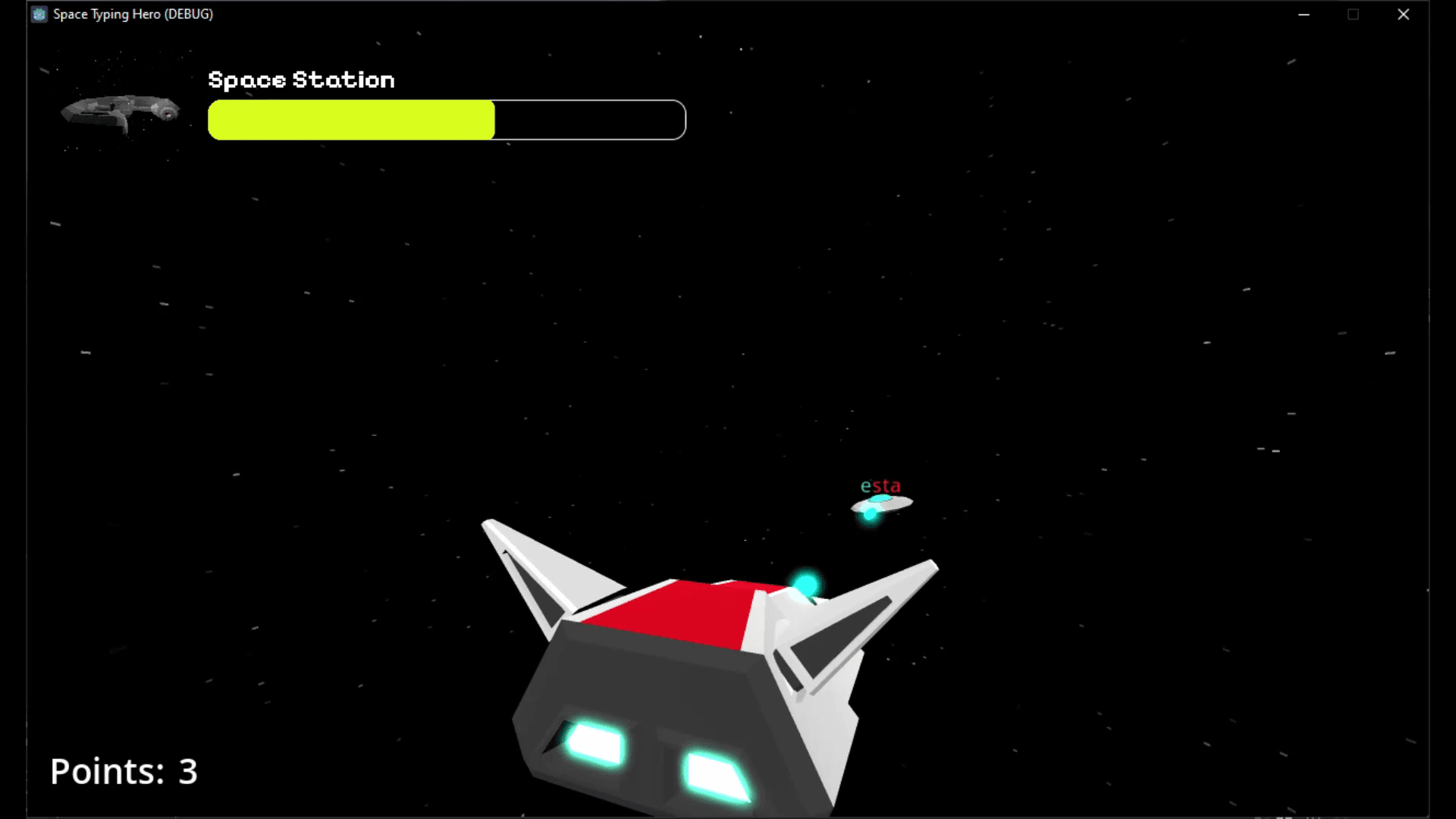This screenshot has width=1456, height=819.
Task: Click the cyan orb on the player ship's hull
Action: point(808,582)
